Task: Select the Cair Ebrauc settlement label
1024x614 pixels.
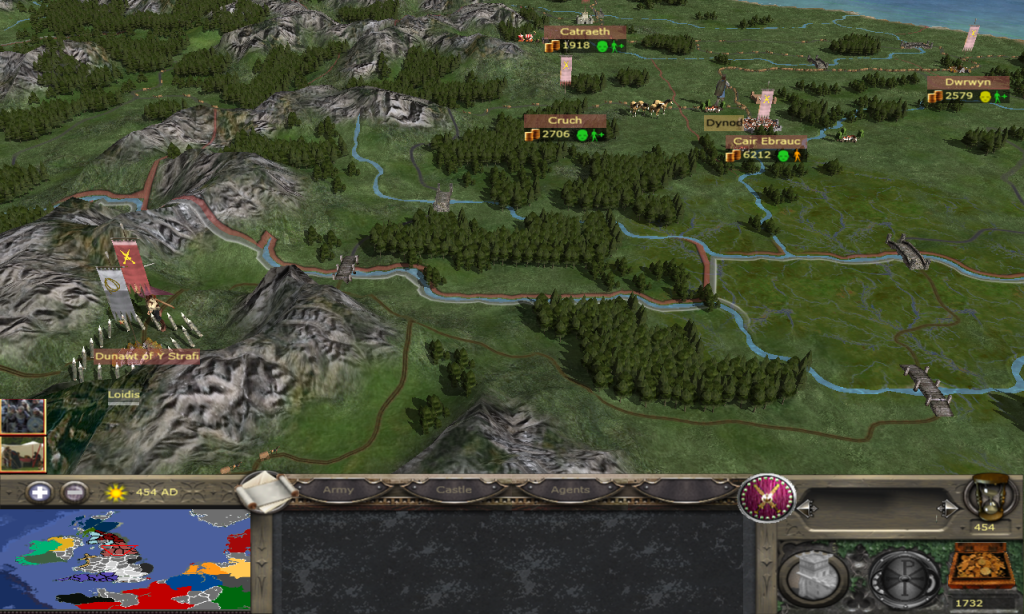Action: click(x=767, y=142)
